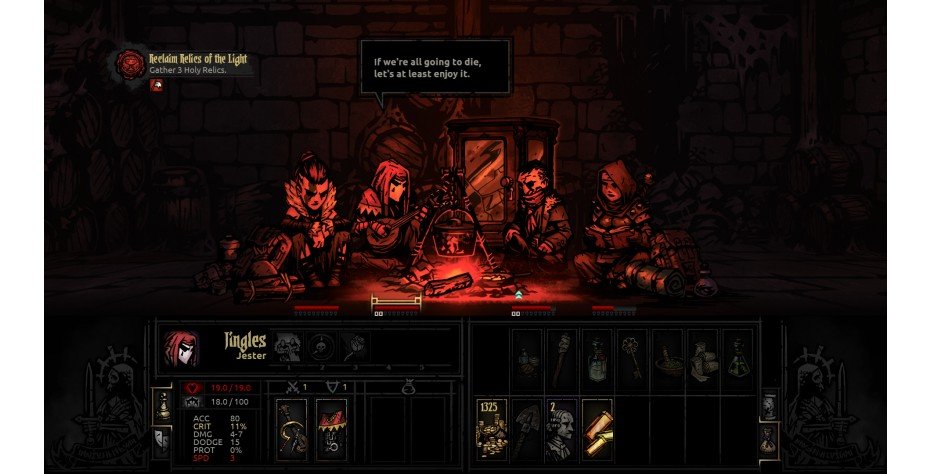
Task: Select the skull camping skill icon
Action: 321,347
